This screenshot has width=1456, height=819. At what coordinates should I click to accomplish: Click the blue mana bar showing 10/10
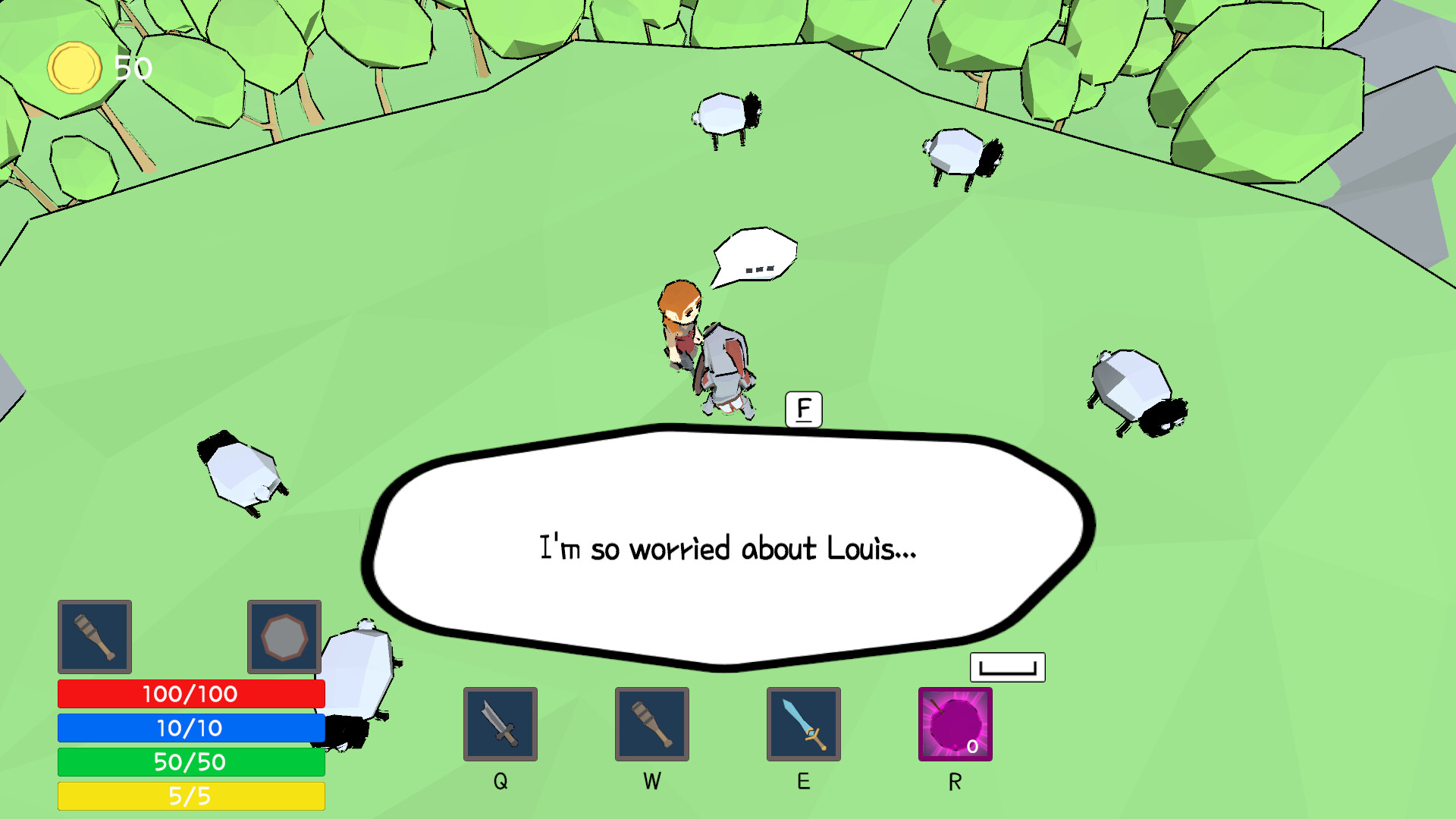coord(190,728)
